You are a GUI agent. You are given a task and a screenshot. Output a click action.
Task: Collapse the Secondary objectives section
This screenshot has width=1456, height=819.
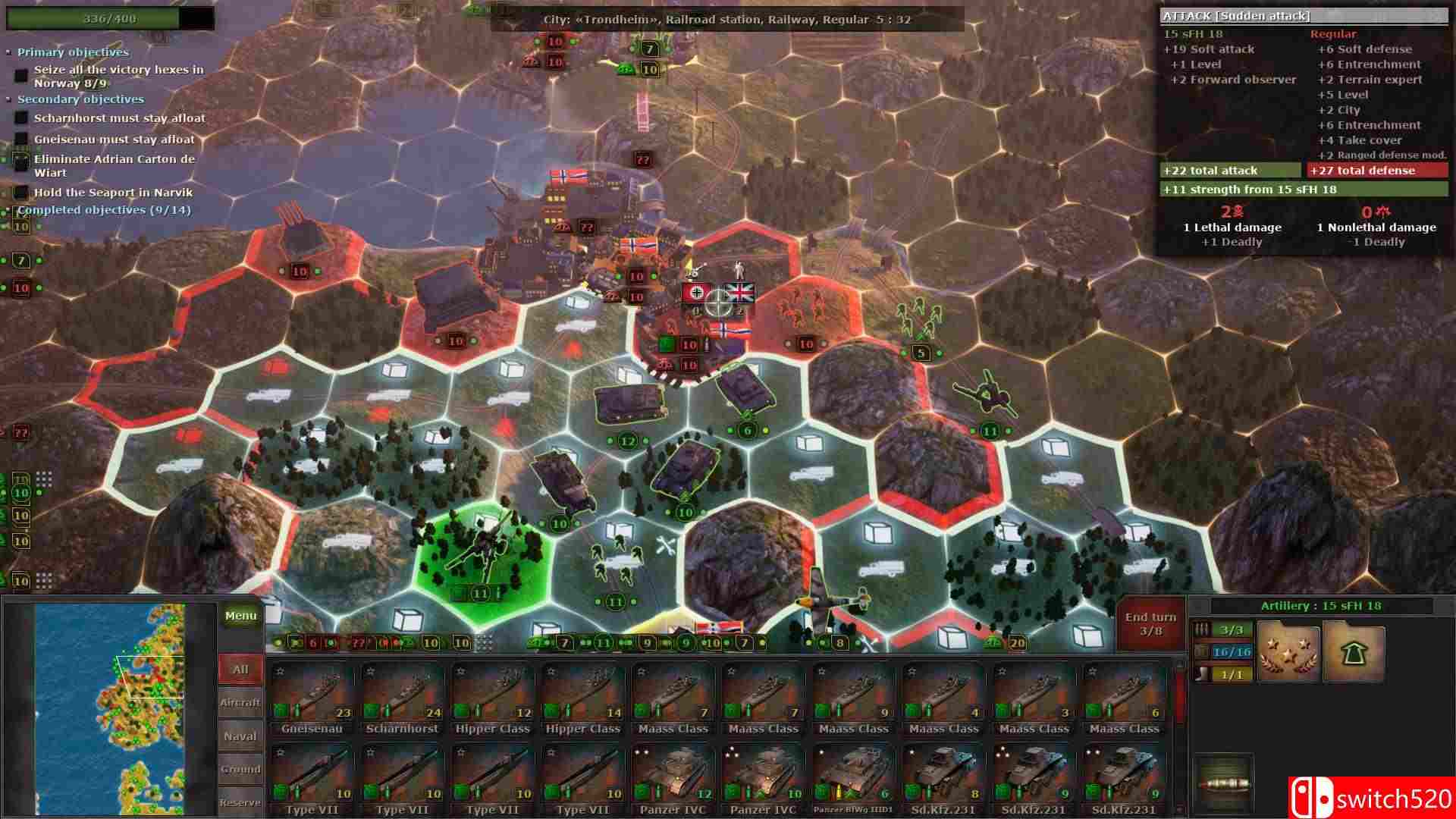pyautogui.click(x=10, y=99)
